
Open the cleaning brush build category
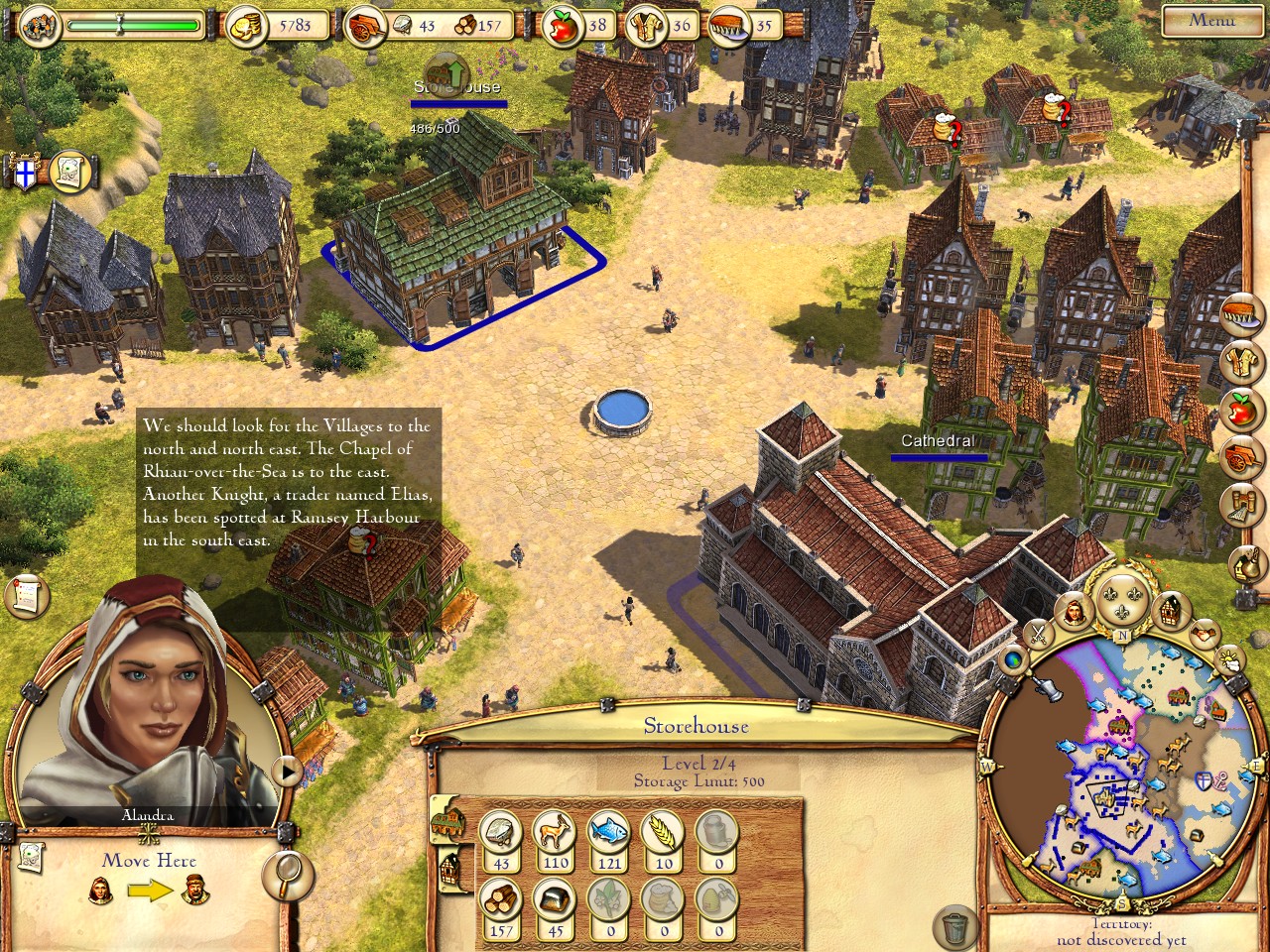(x=1240, y=316)
